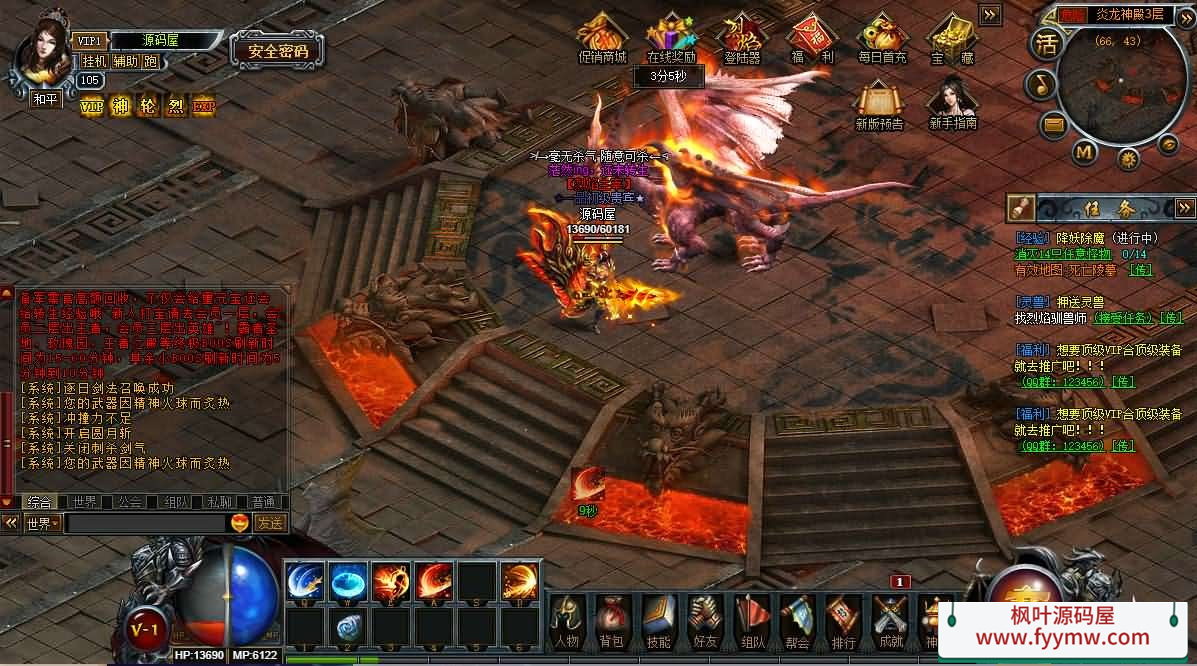
Task: Open the 技能 skills menu
Action: [x=658, y=620]
